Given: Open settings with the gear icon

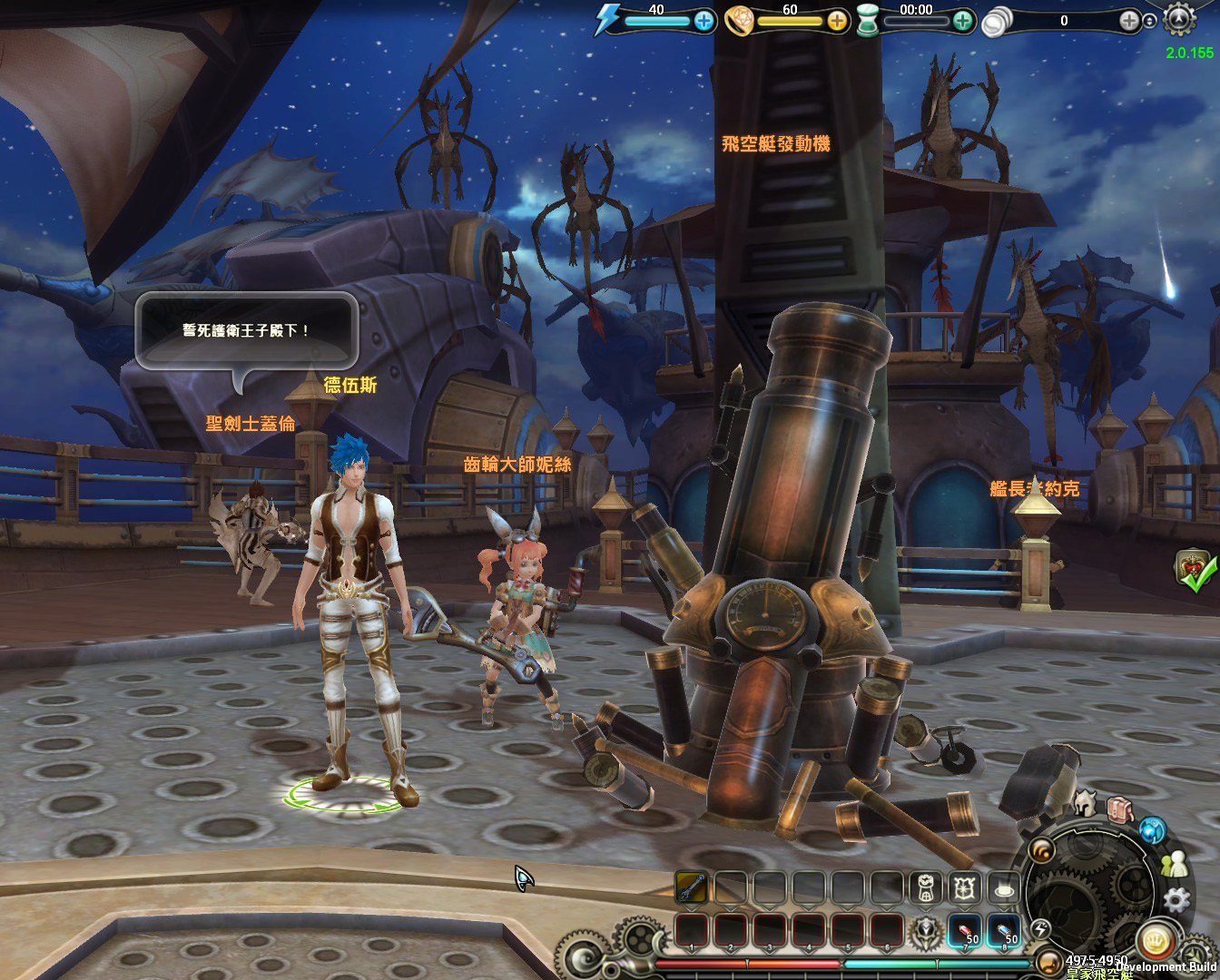Looking at the screenshot, I should tap(1176, 899).
